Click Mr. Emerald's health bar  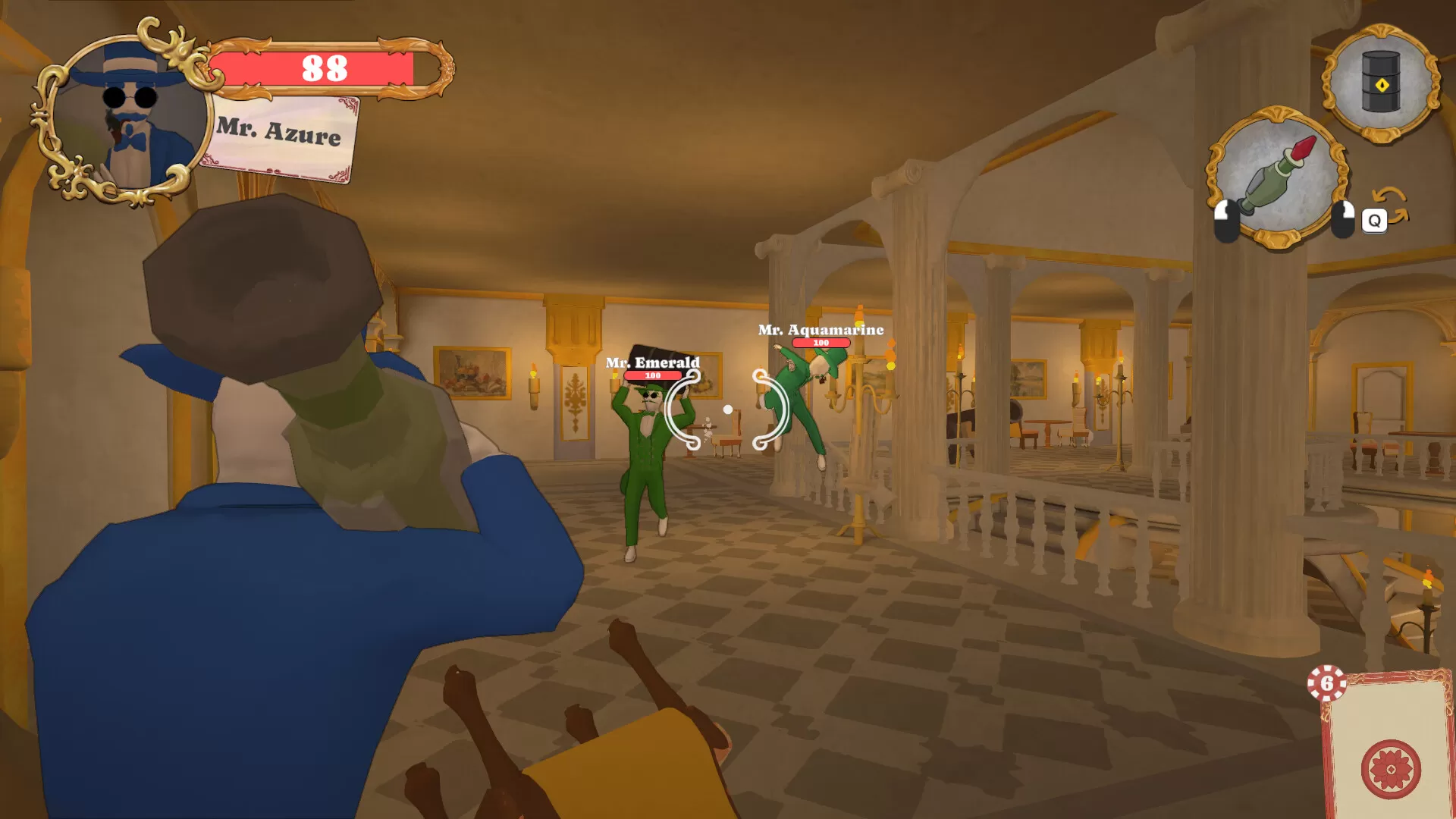(653, 374)
